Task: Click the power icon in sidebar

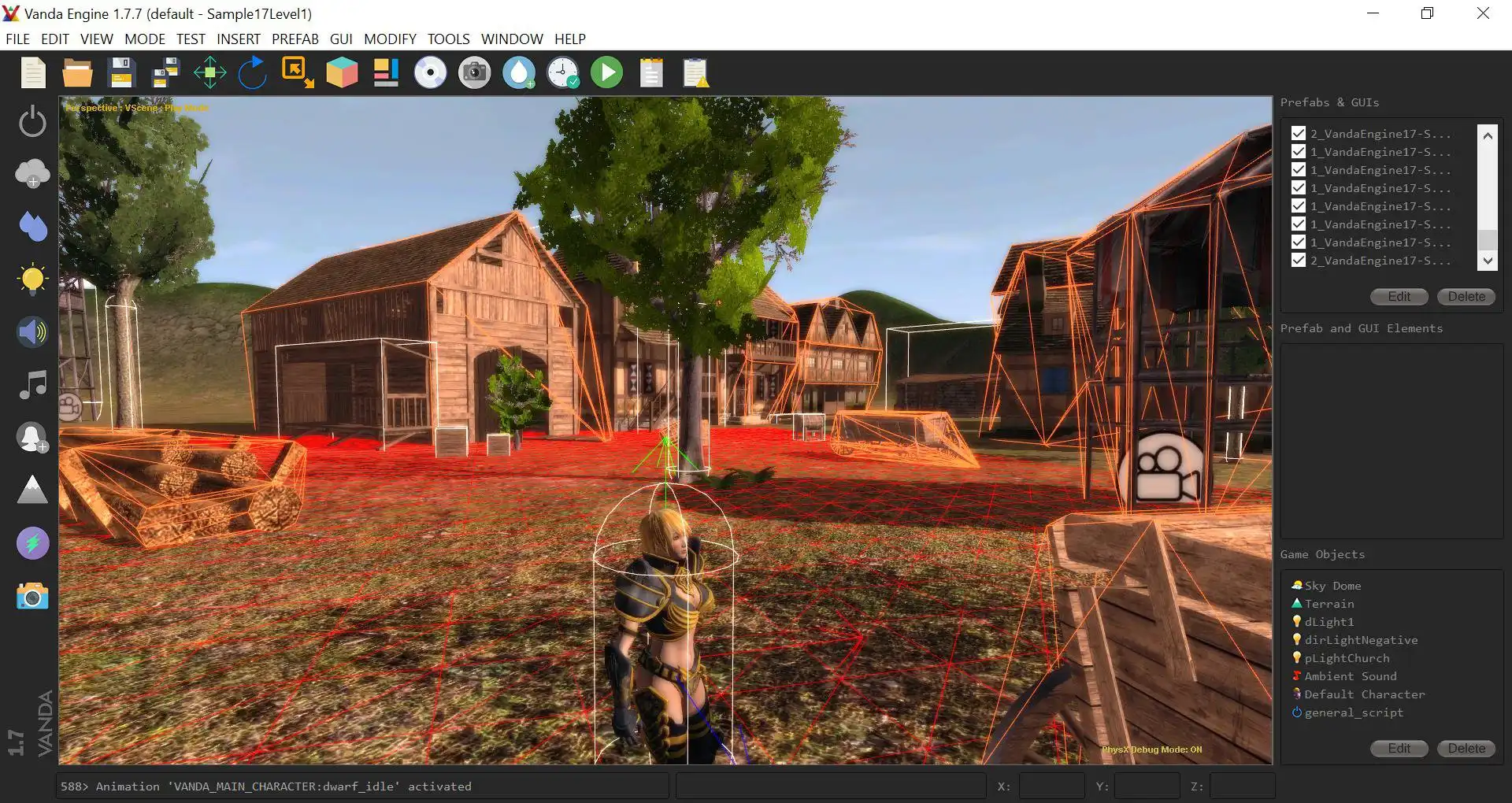Action: [x=32, y=121]
